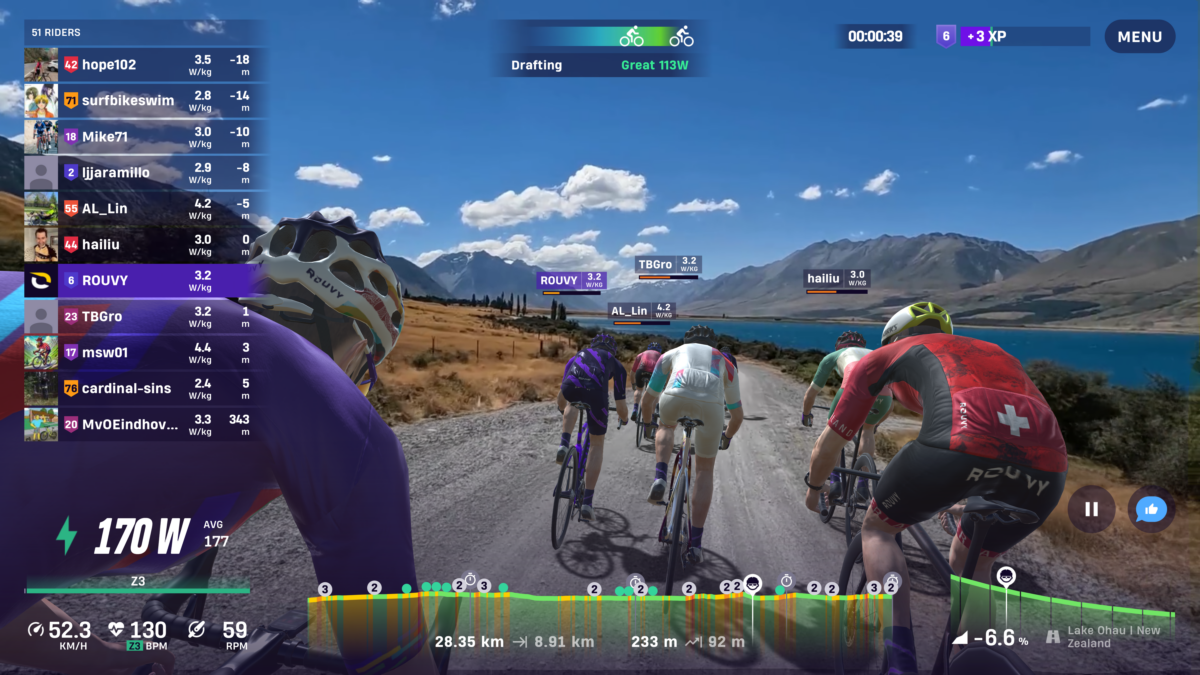The width and height of the screenshot is (1200, 675).
Task: Select rider ljjaramillo in the list
Action: click(145, 173)
